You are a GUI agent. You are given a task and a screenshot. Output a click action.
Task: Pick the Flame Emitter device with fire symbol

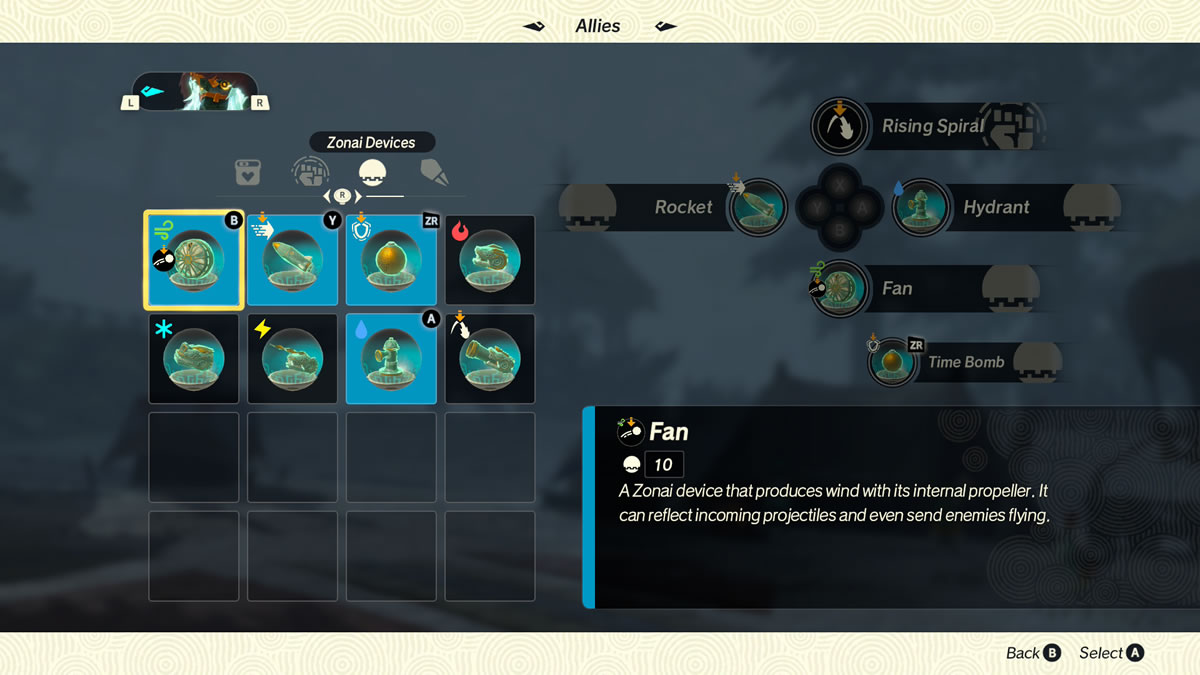click(490, 260)
